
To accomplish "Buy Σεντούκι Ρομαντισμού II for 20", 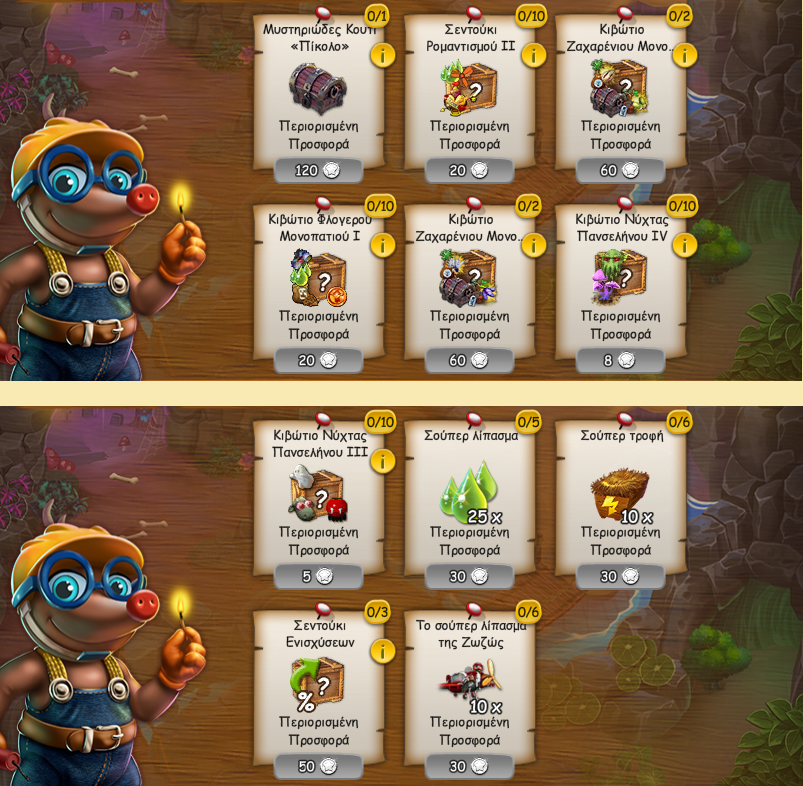I will tap(469, 171).
